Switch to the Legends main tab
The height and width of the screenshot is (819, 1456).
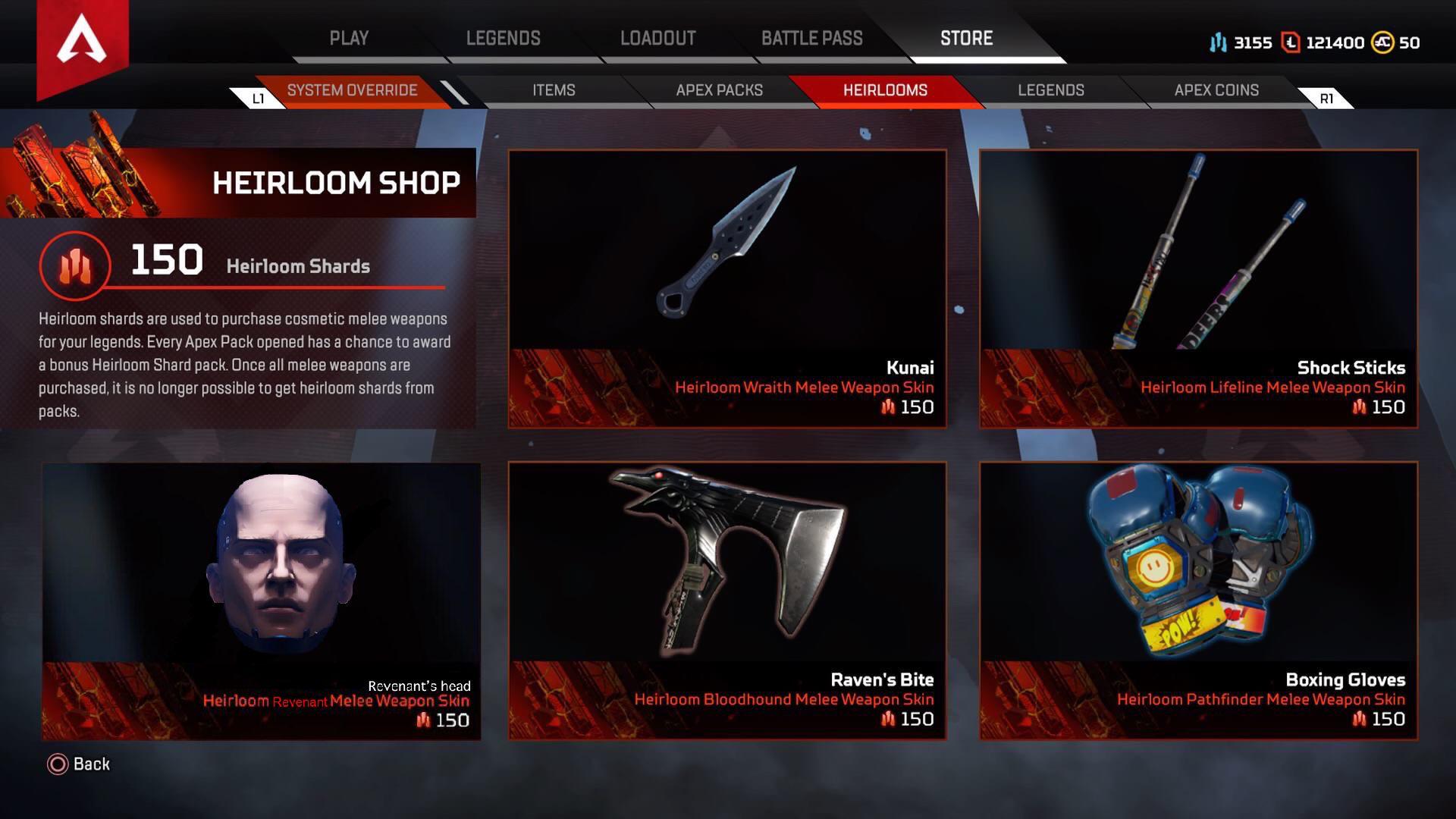point(503,39)
